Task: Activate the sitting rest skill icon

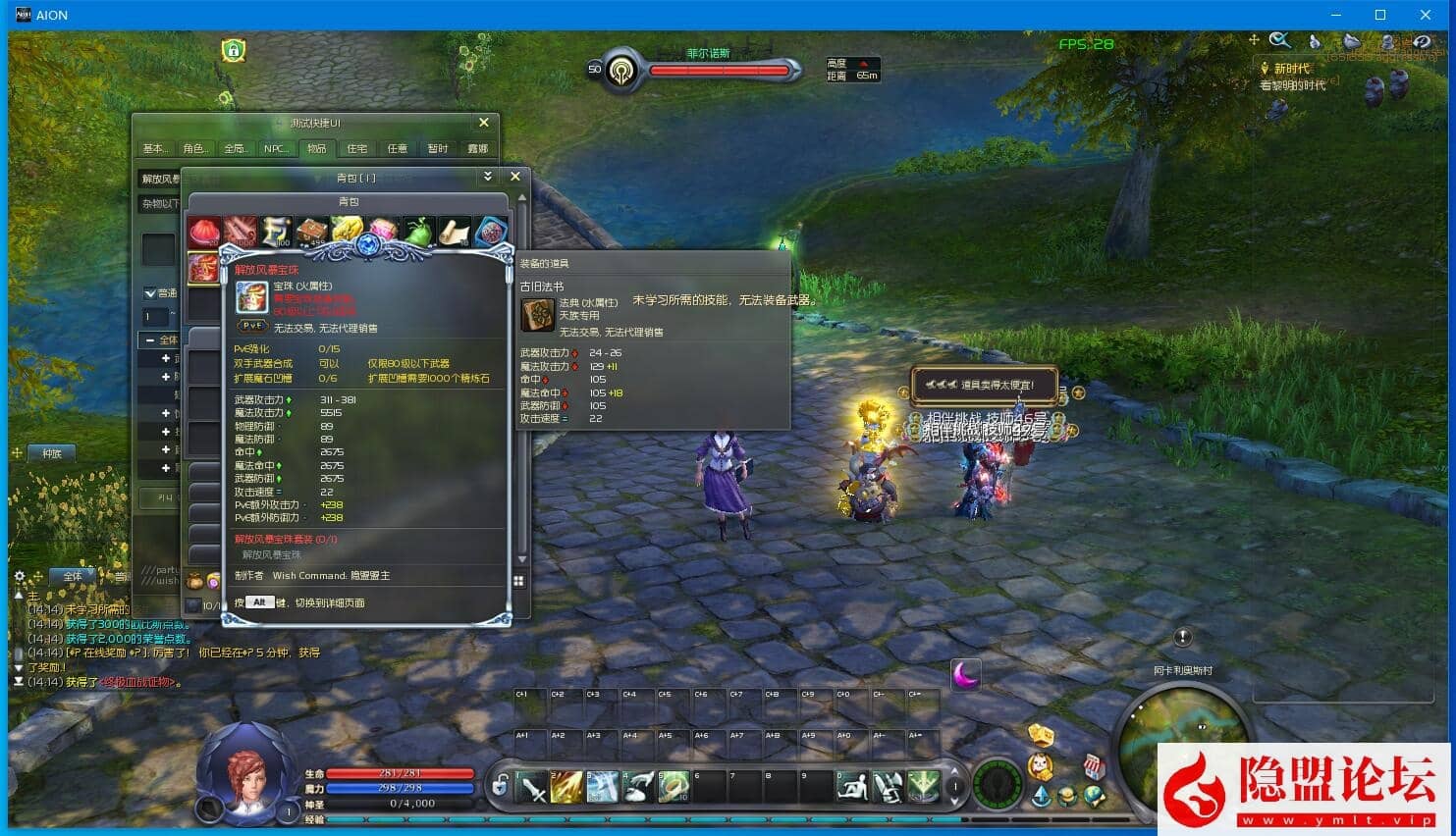Action: 852,787
